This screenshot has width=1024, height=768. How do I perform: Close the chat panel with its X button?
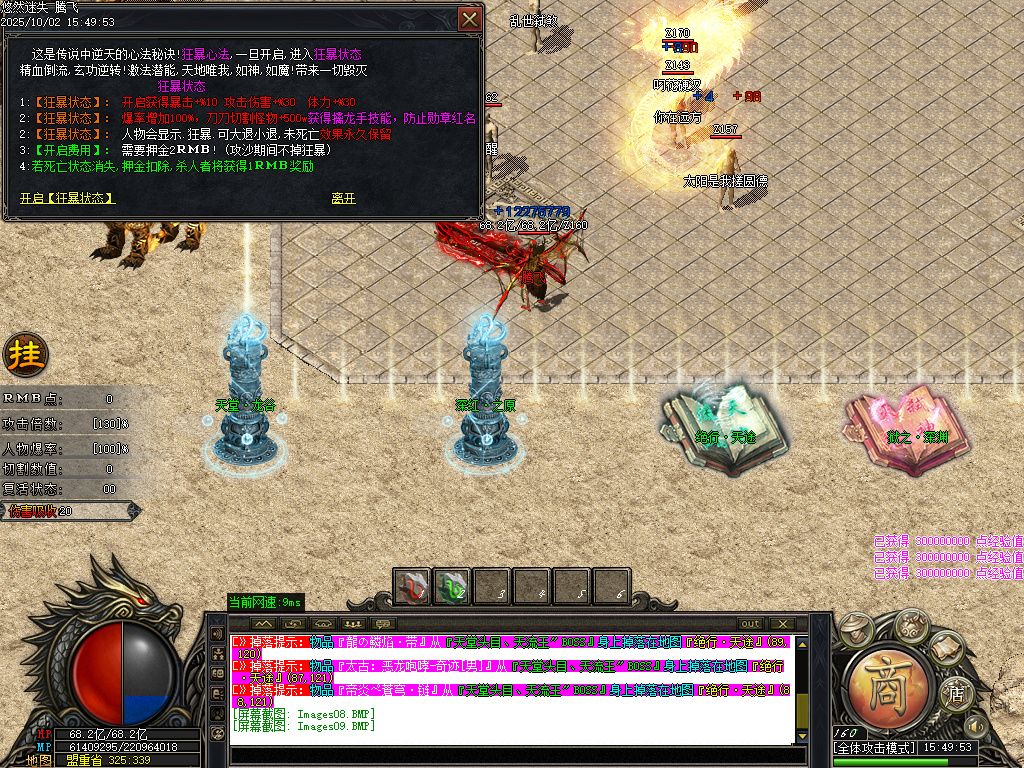tap(782, 623)
